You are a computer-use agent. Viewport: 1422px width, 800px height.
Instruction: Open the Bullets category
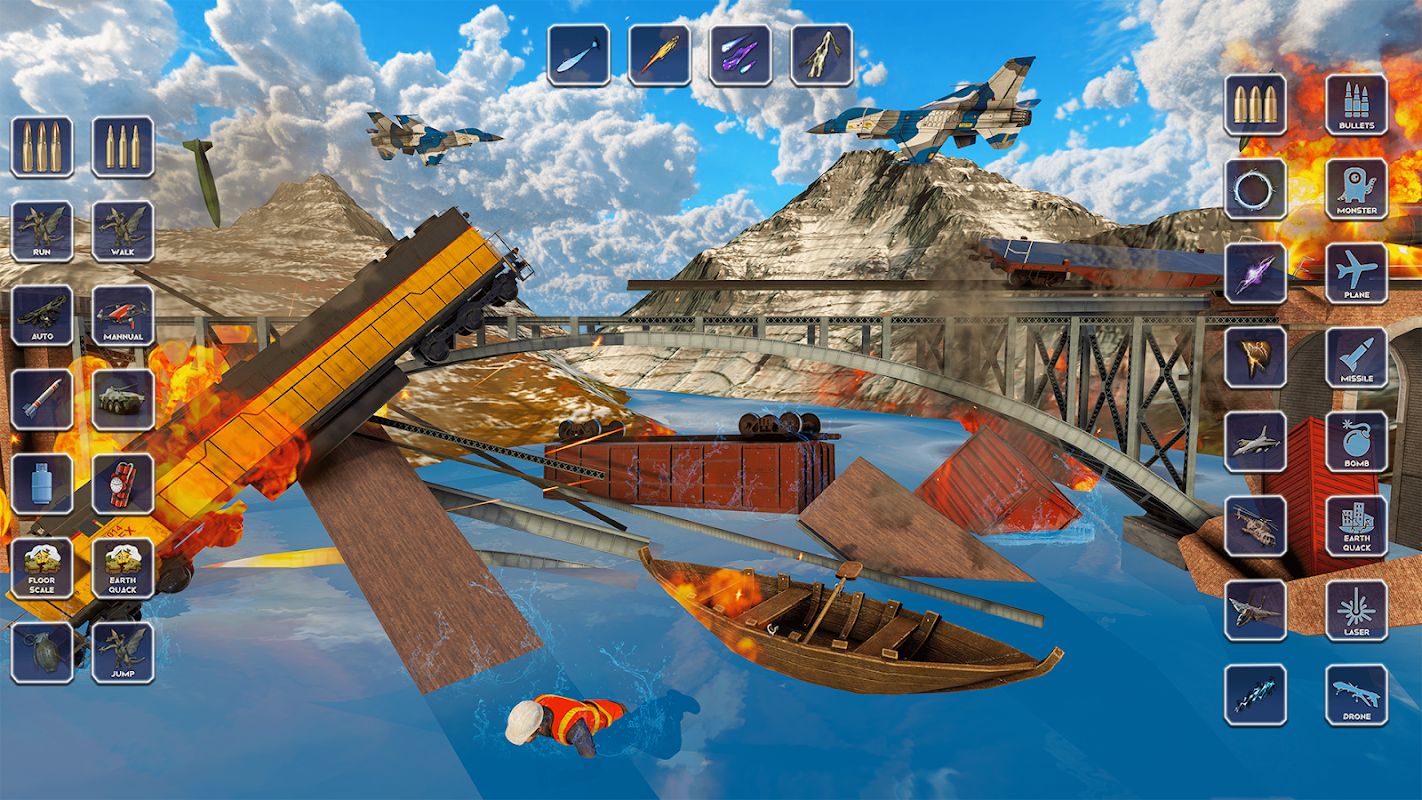coord(1357,104)
